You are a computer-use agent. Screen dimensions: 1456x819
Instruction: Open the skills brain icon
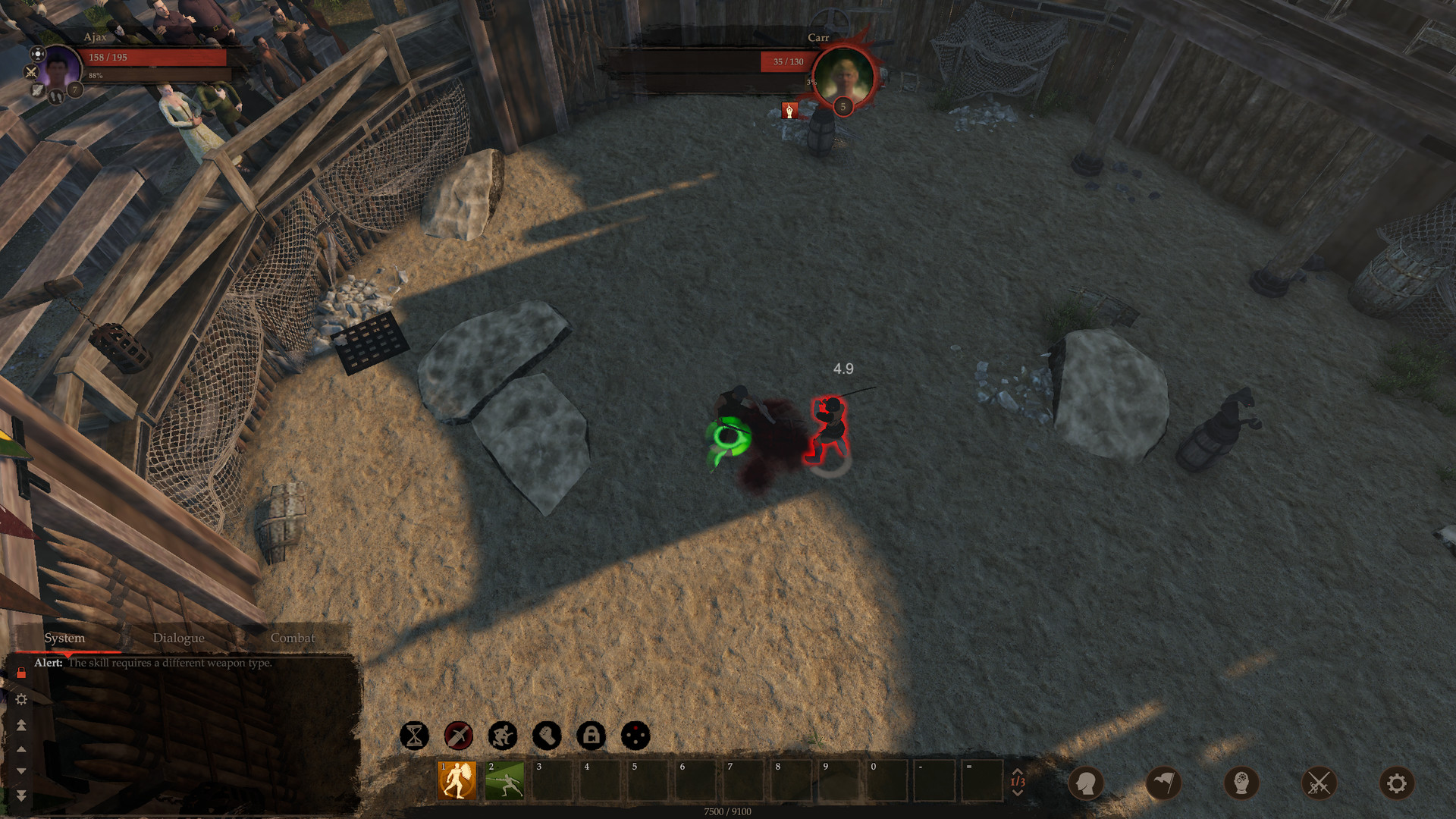click(1242, 784)
